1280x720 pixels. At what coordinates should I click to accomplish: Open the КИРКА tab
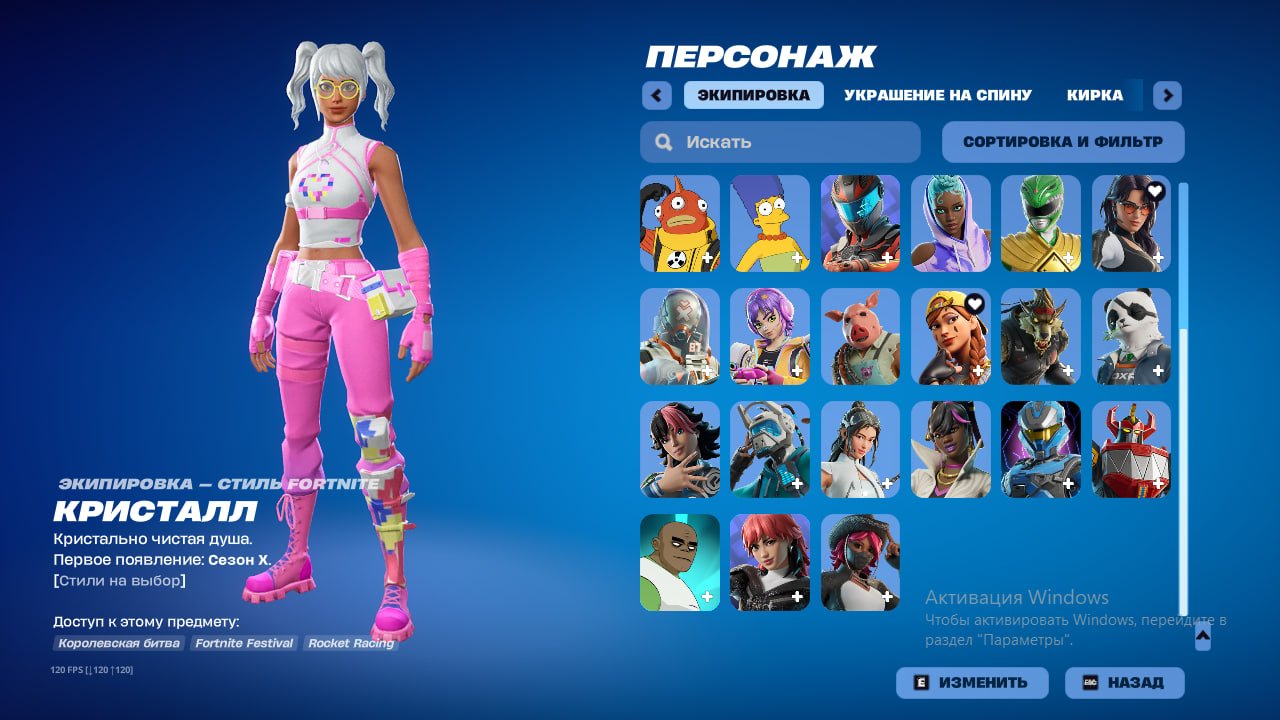point(1097,95)
